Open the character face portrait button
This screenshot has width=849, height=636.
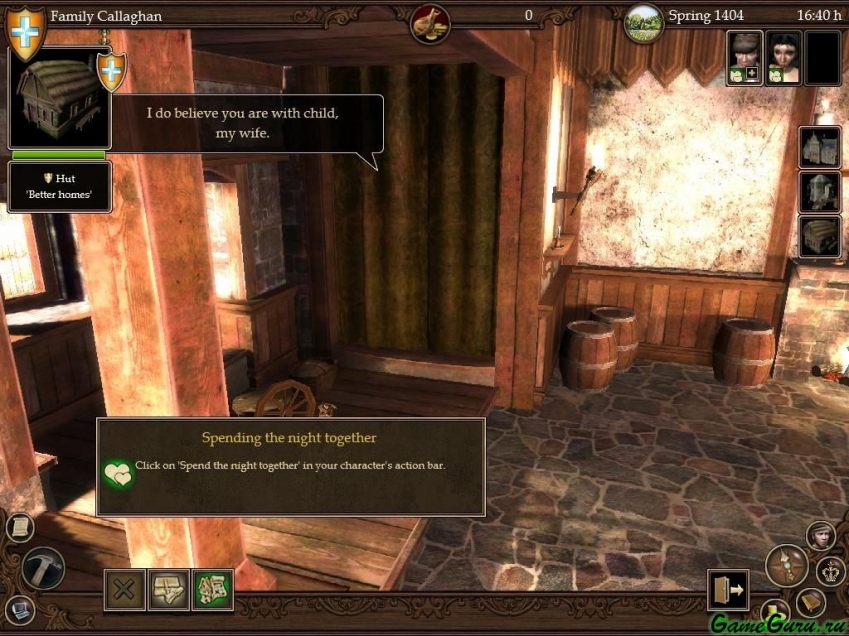click(x=821, y=535)
